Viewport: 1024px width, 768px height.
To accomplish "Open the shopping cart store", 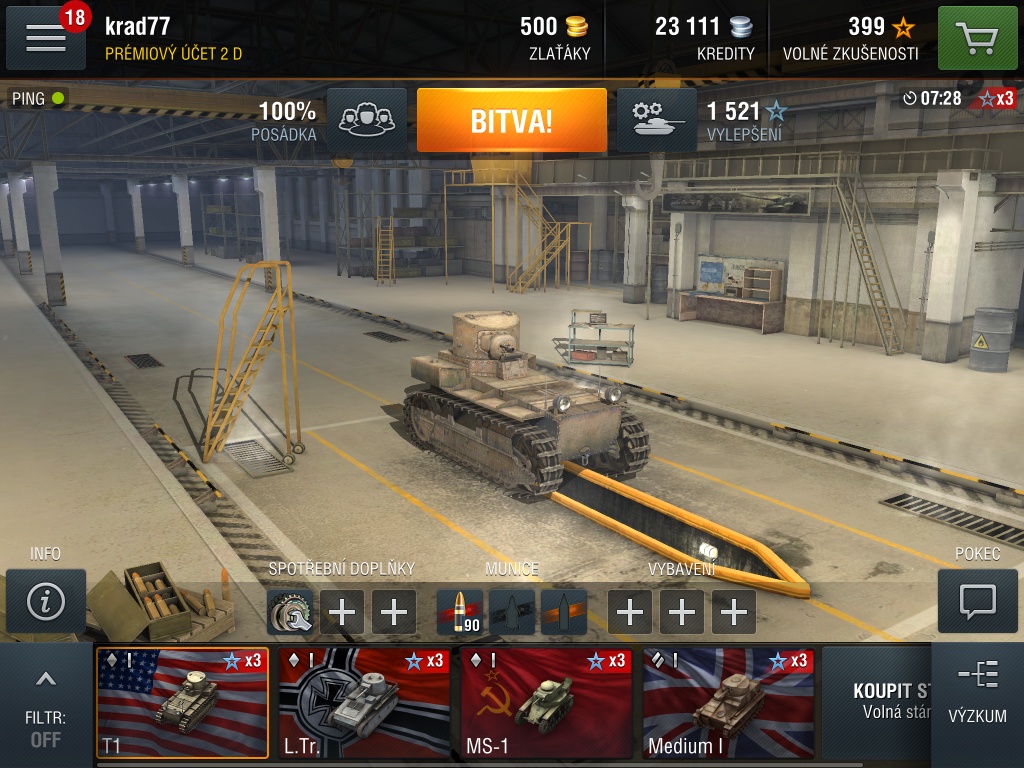I will tap(977, 38).
